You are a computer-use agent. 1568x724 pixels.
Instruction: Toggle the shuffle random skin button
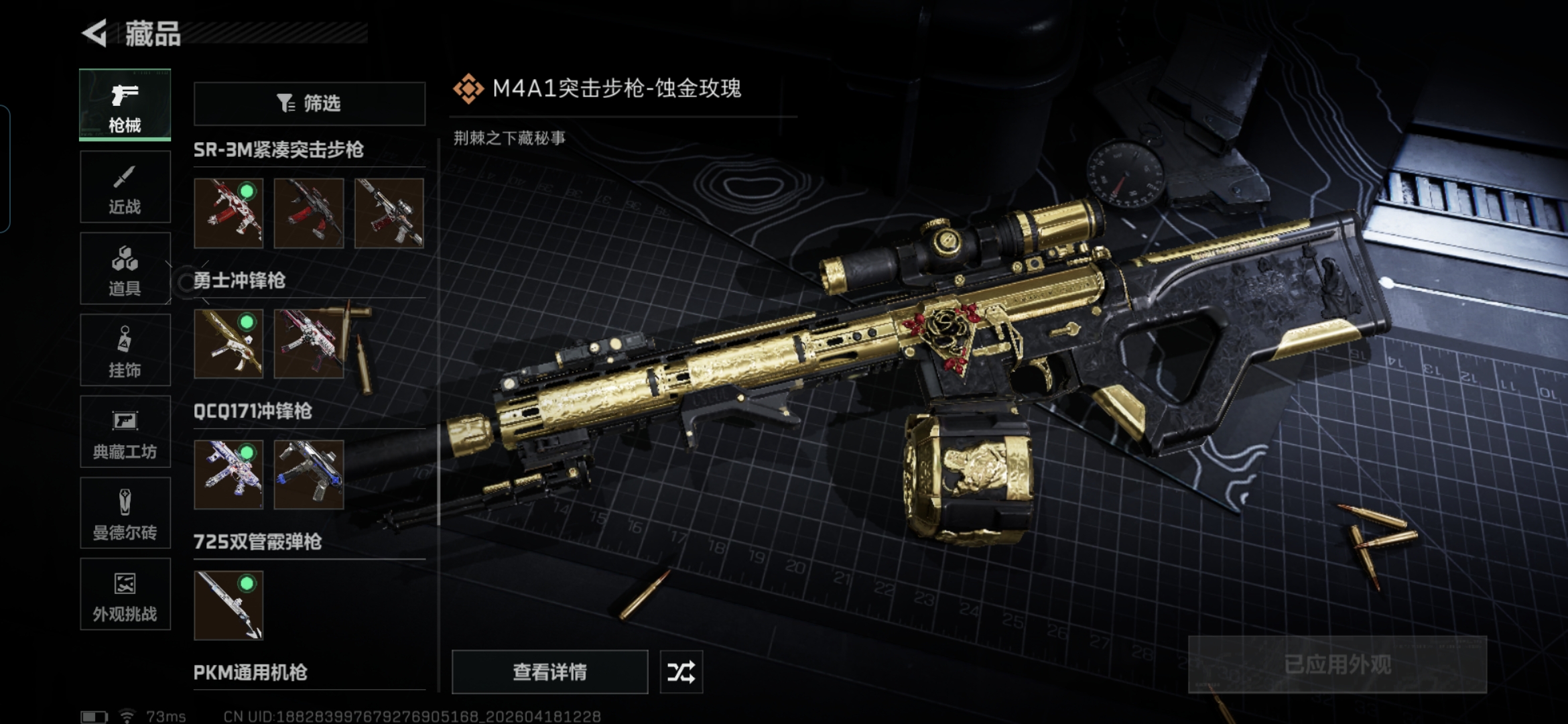point(681,672)
